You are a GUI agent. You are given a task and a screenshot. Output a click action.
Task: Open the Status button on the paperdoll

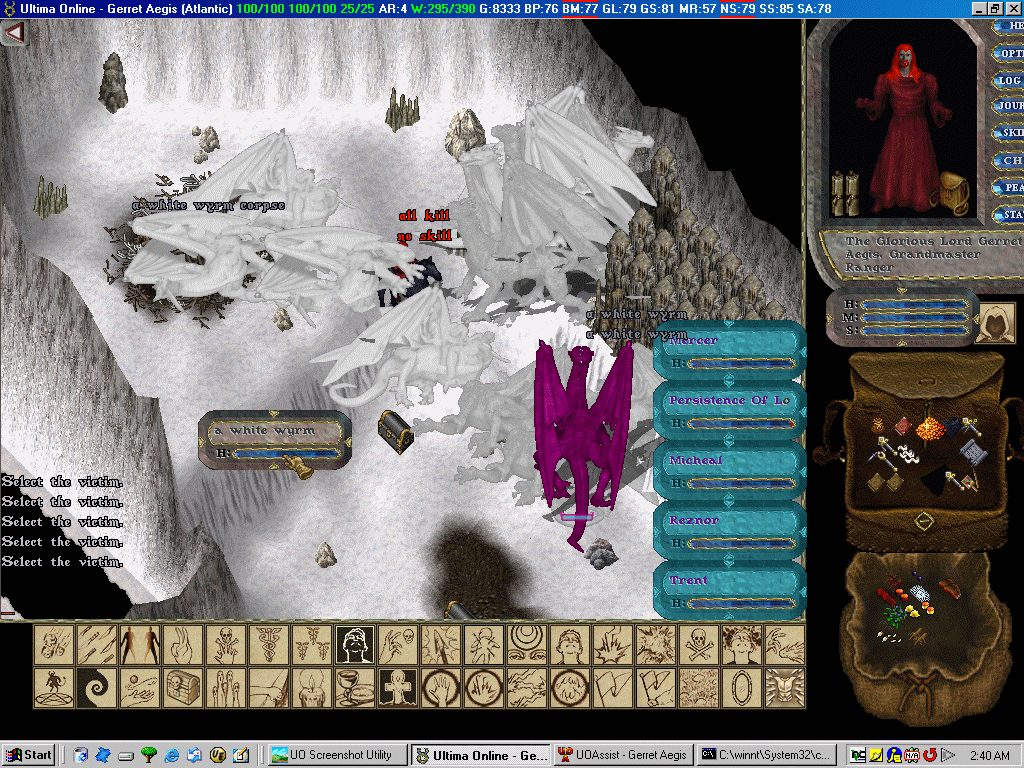point(1010,214)
